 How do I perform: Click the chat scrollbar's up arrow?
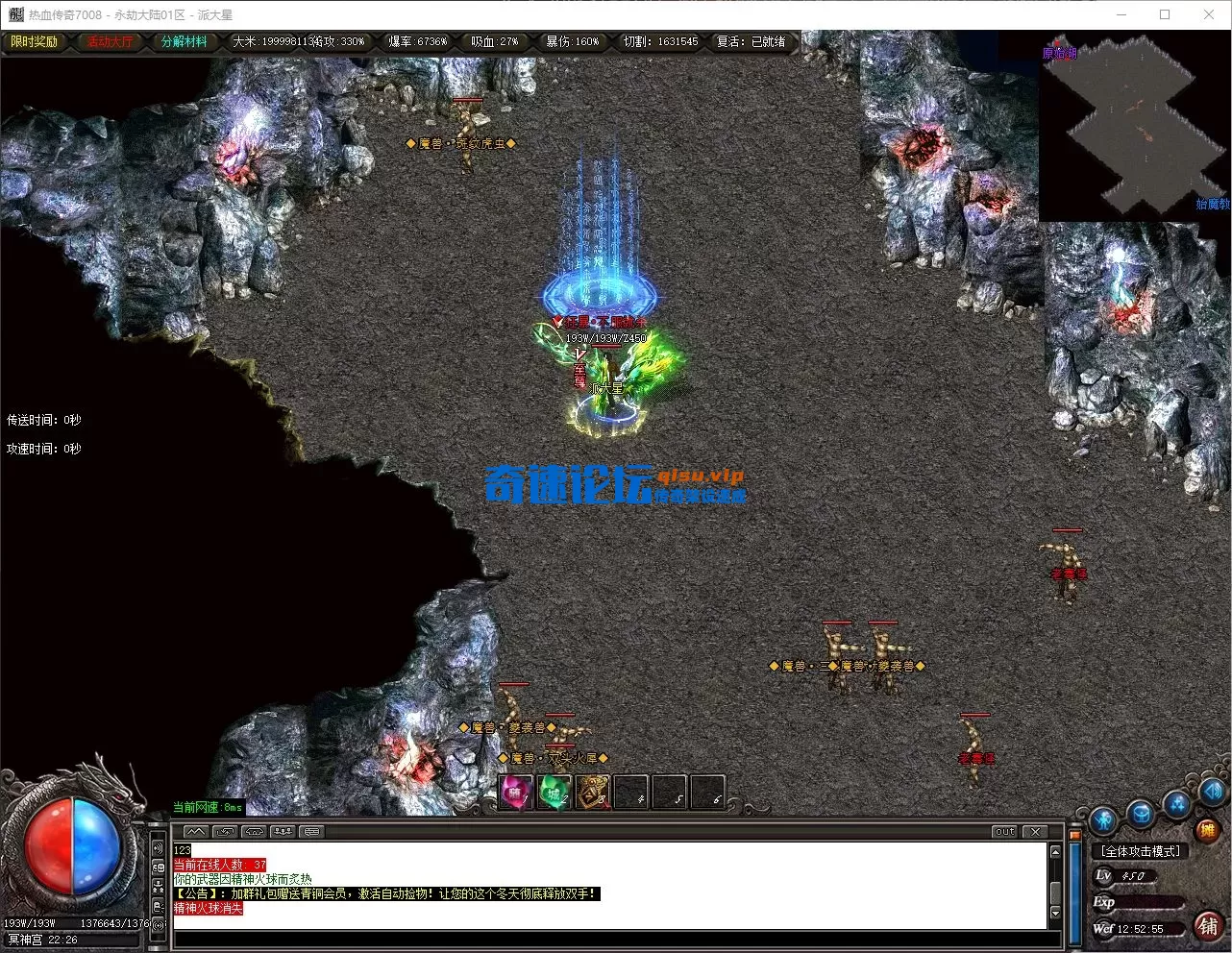click(1055, 852)
